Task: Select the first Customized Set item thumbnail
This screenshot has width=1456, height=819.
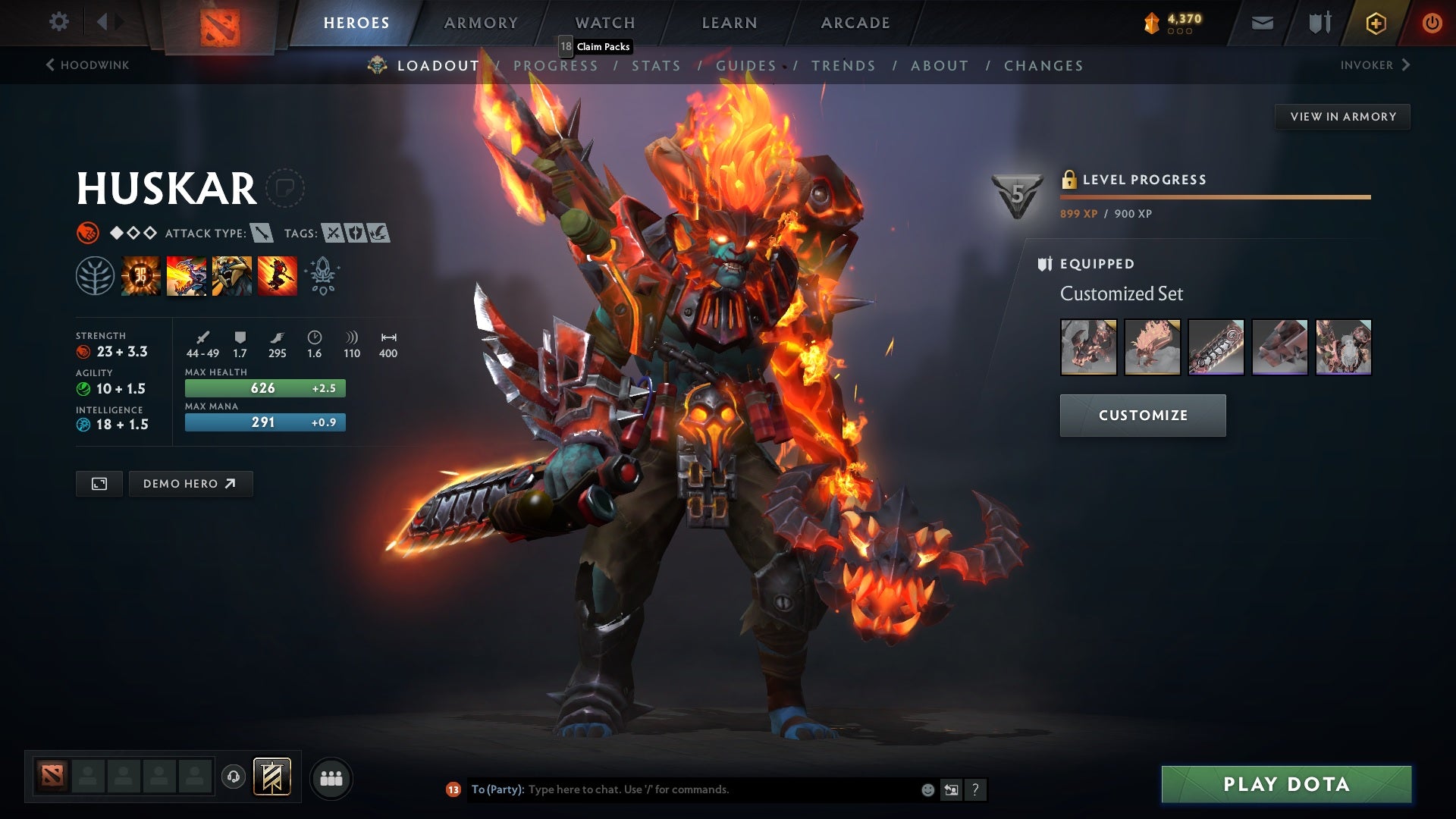Action: pos(1088,348)
